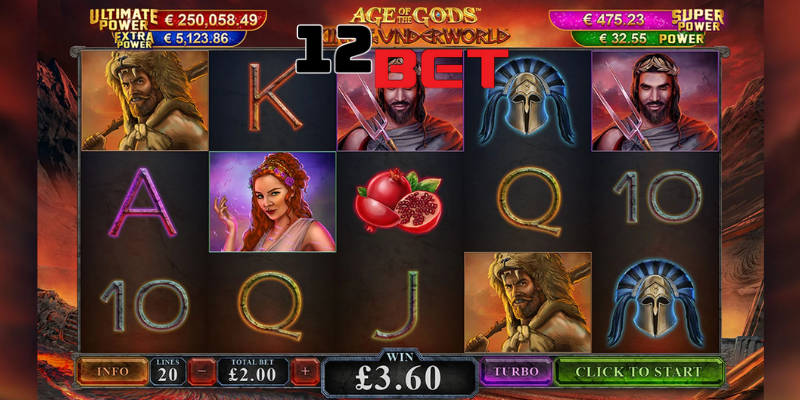
Task: Open the INFO paytable button
Action: pyautogui.click(x=112, y=371)
